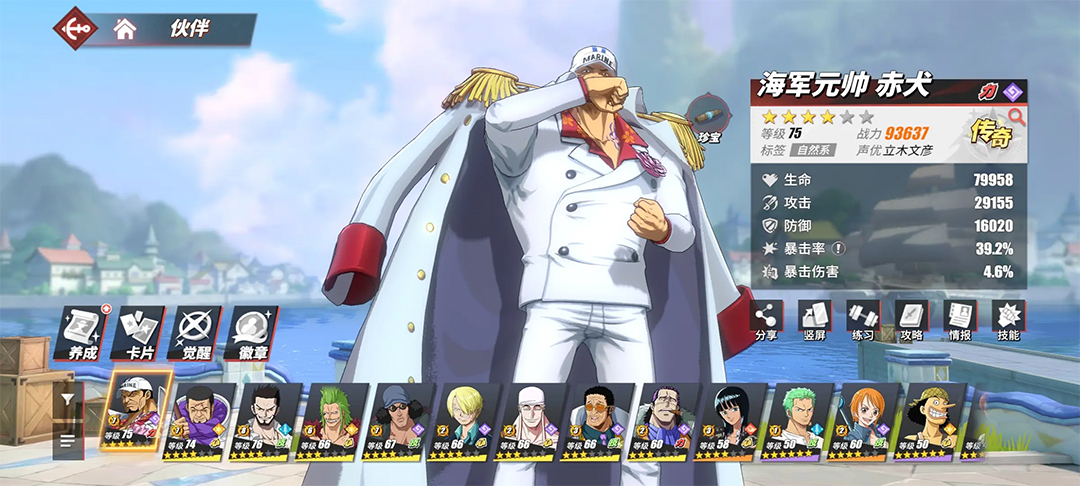The image size is (1080, 486).
Task: Return to the home screen via house icon
Action: [125, 29]
